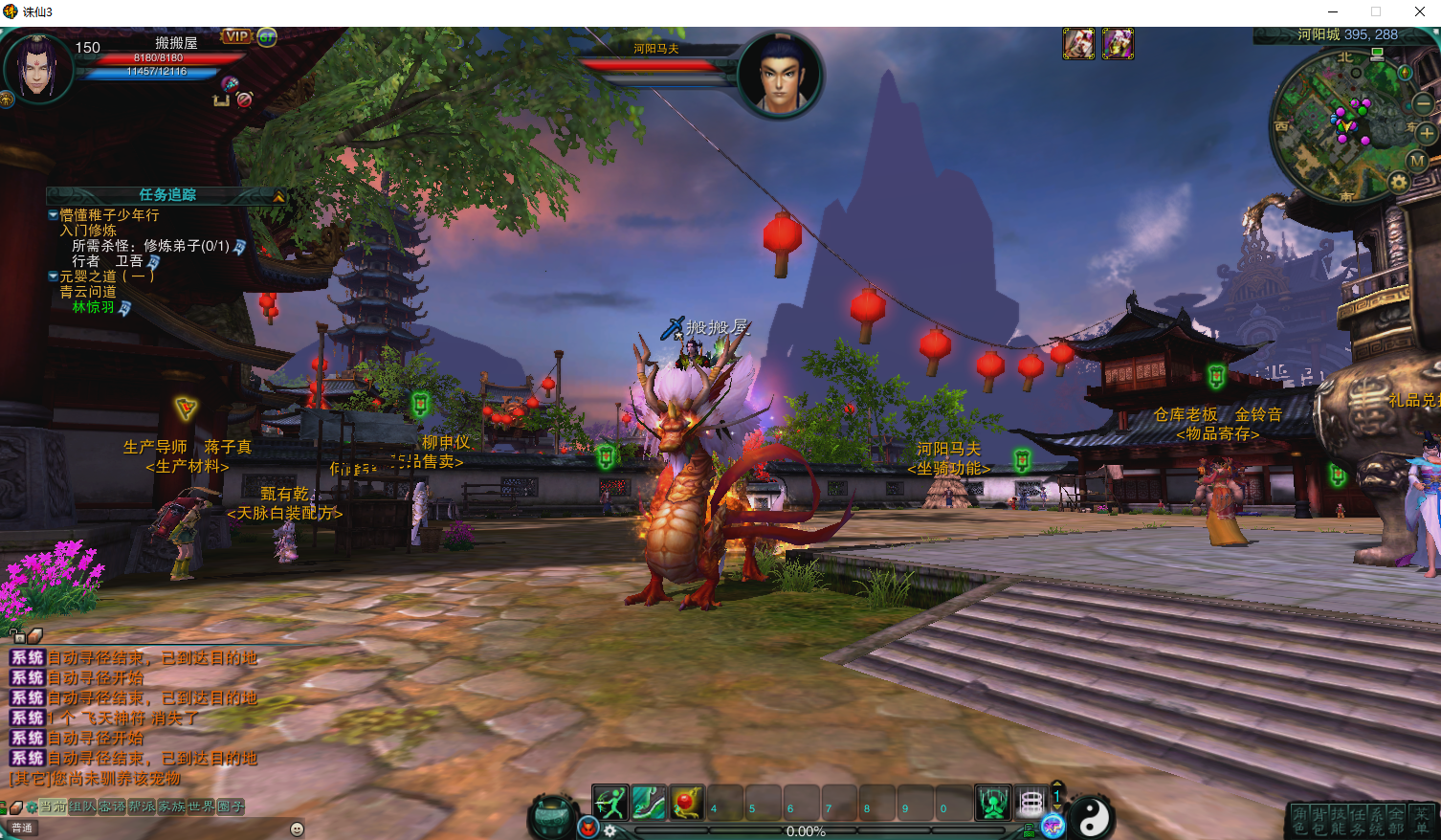This screenshot has height=840, width=1441.
Task: Open the 背包 (bag) menu button
Action: pos(1319,821)
